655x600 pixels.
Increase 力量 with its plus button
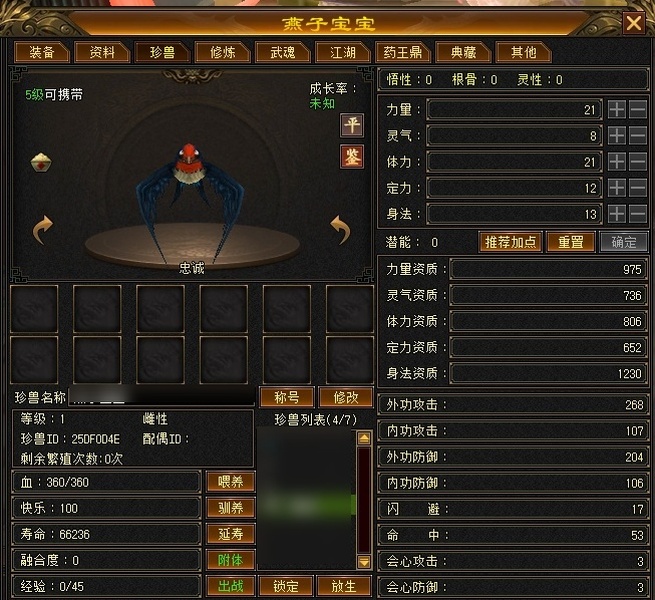point(618,109)
